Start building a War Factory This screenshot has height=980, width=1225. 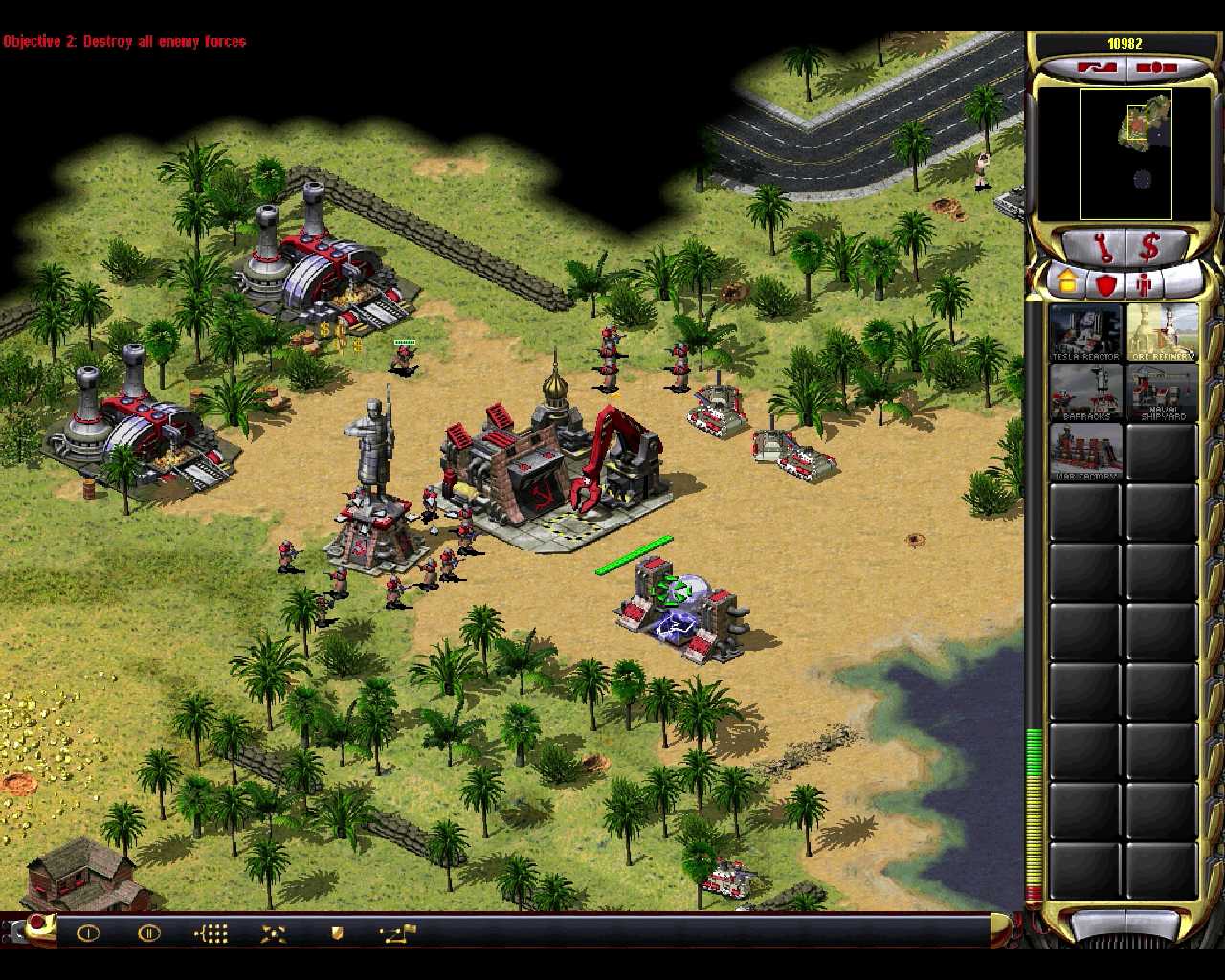point(1085,451)
